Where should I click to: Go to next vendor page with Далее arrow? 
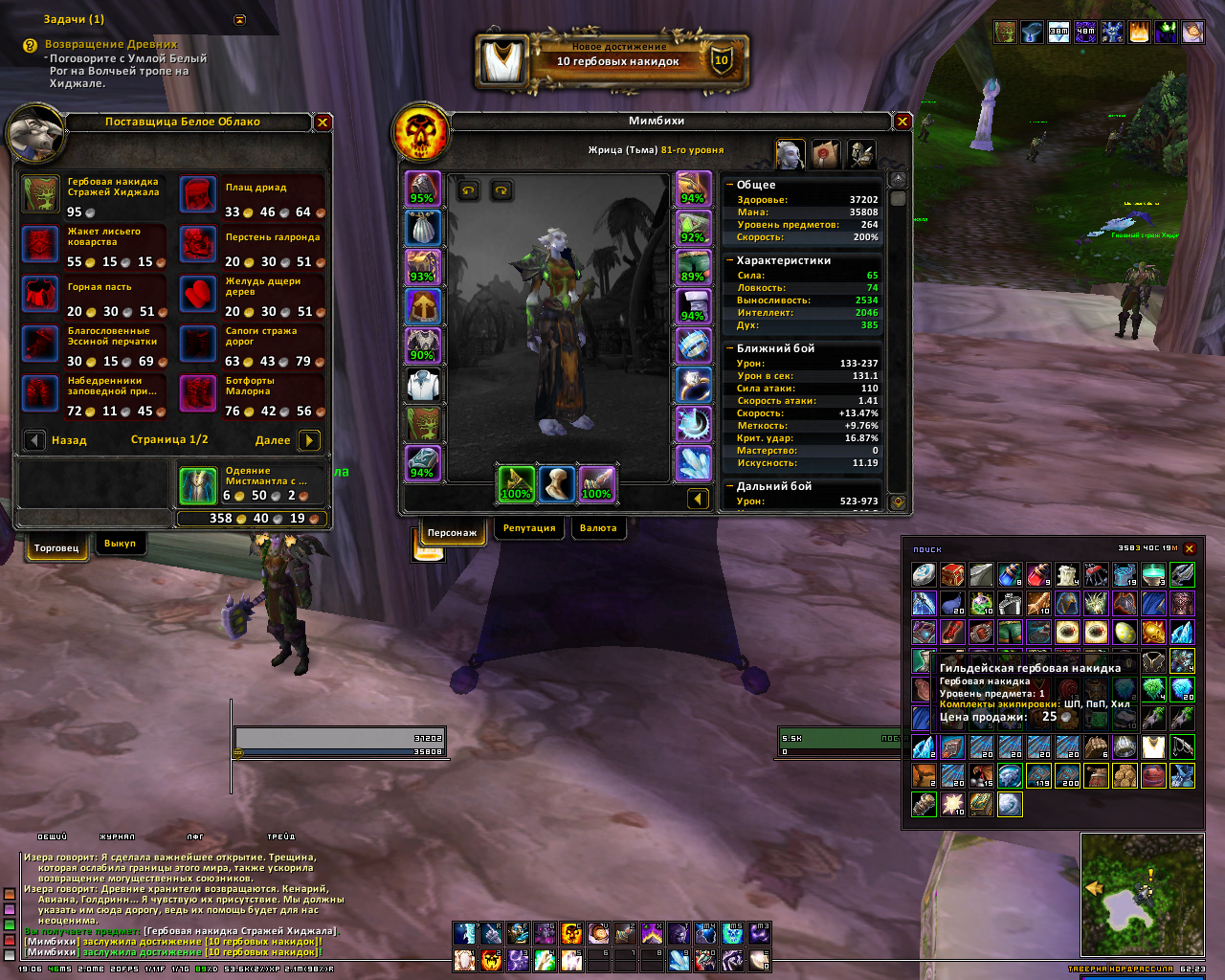coord(308,440)
